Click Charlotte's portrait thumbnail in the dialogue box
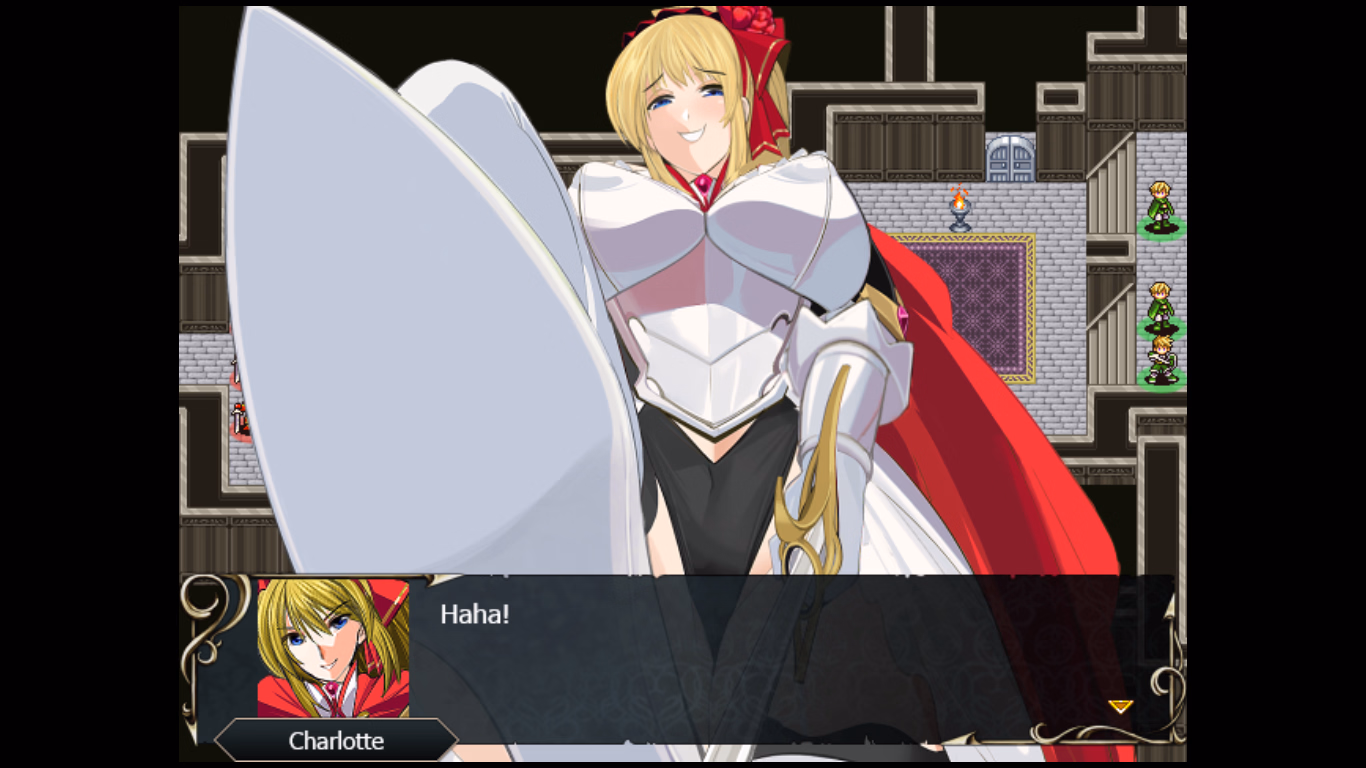Screen dimensions: 1366x768 pyautogui.click(x=333, y=647)
